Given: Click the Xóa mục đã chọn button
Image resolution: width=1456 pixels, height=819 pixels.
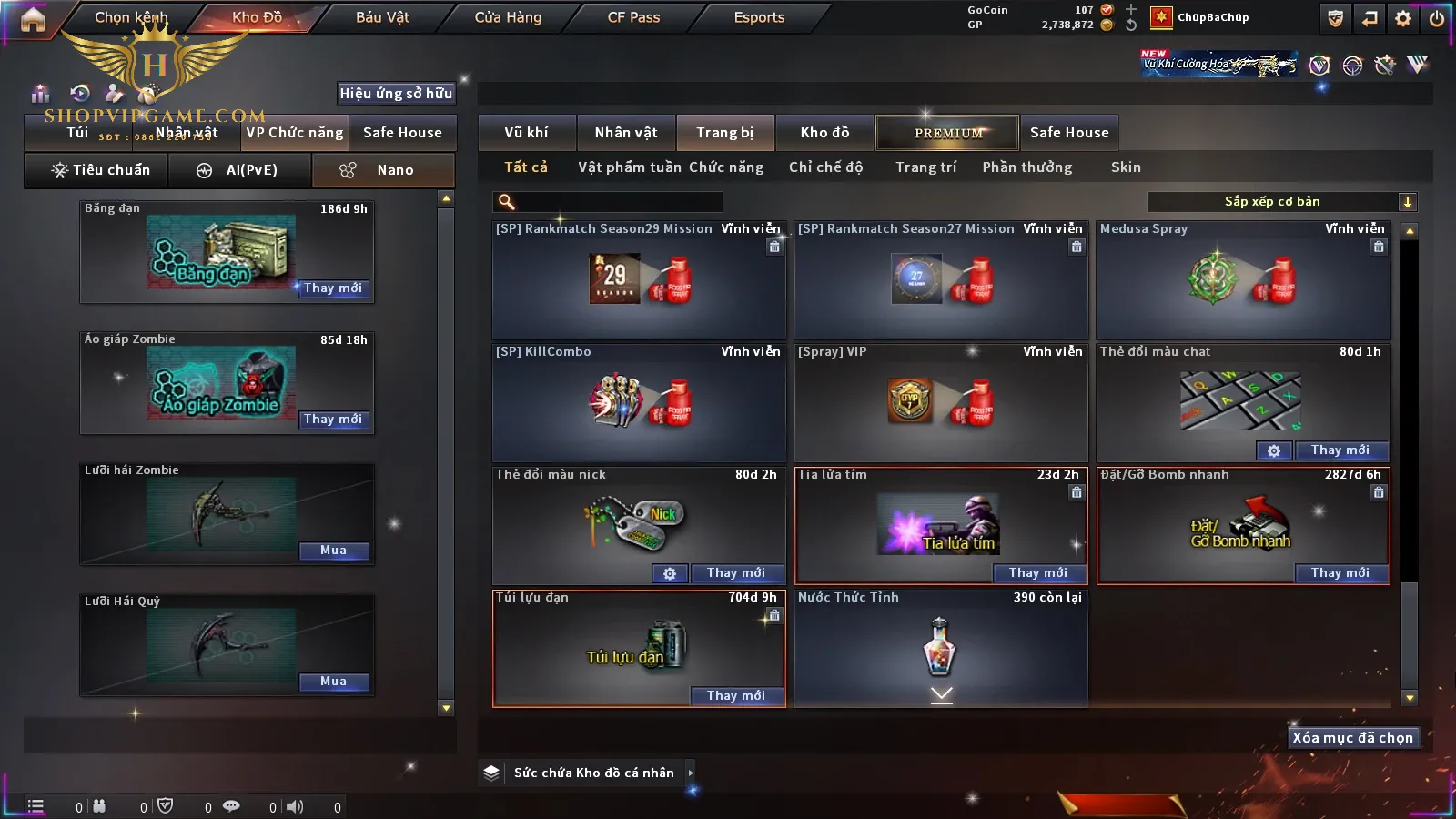Looking at the screenshot, I should [x=1352, y=738].
